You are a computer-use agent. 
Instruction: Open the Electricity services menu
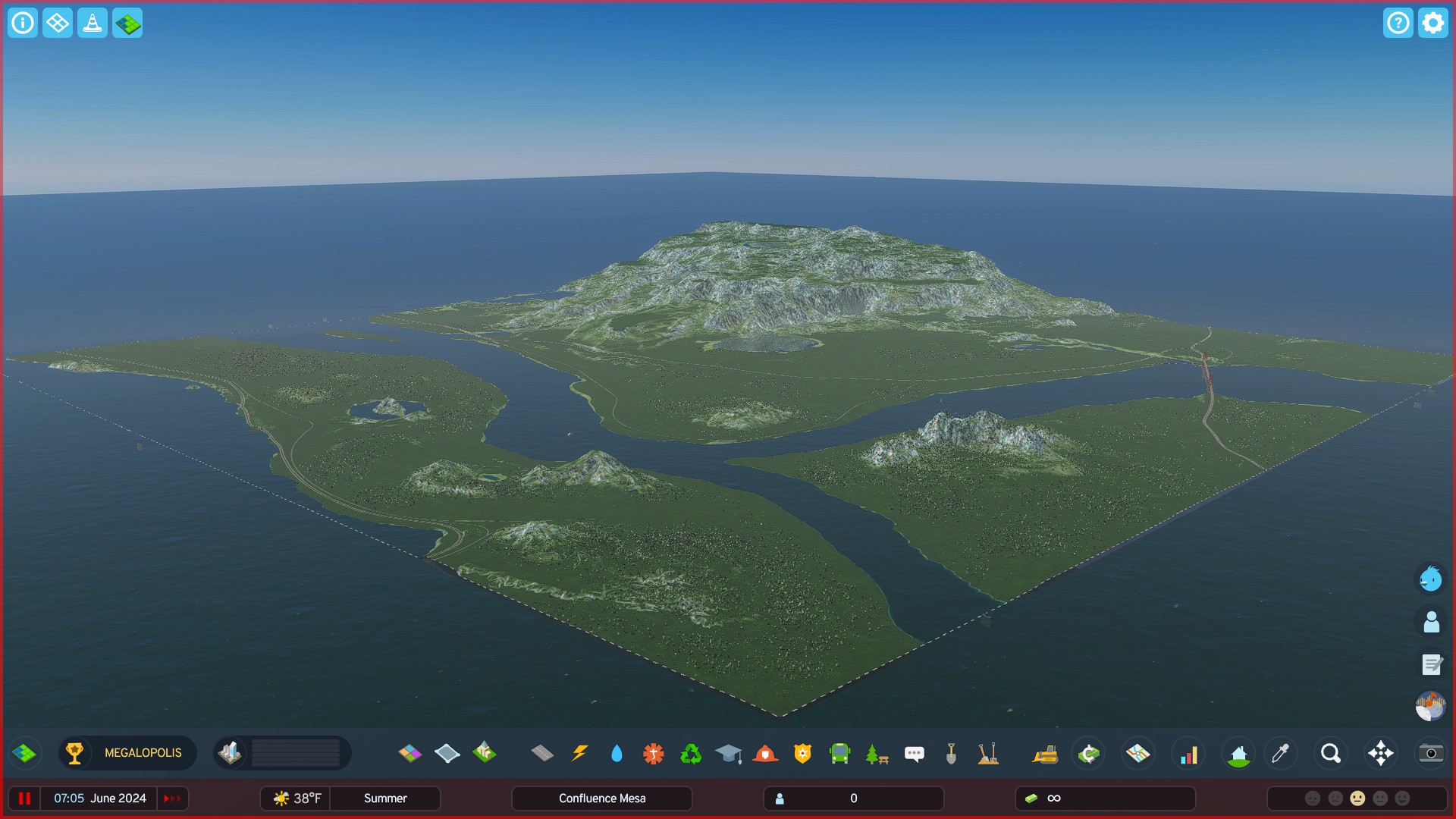[579, 753]
